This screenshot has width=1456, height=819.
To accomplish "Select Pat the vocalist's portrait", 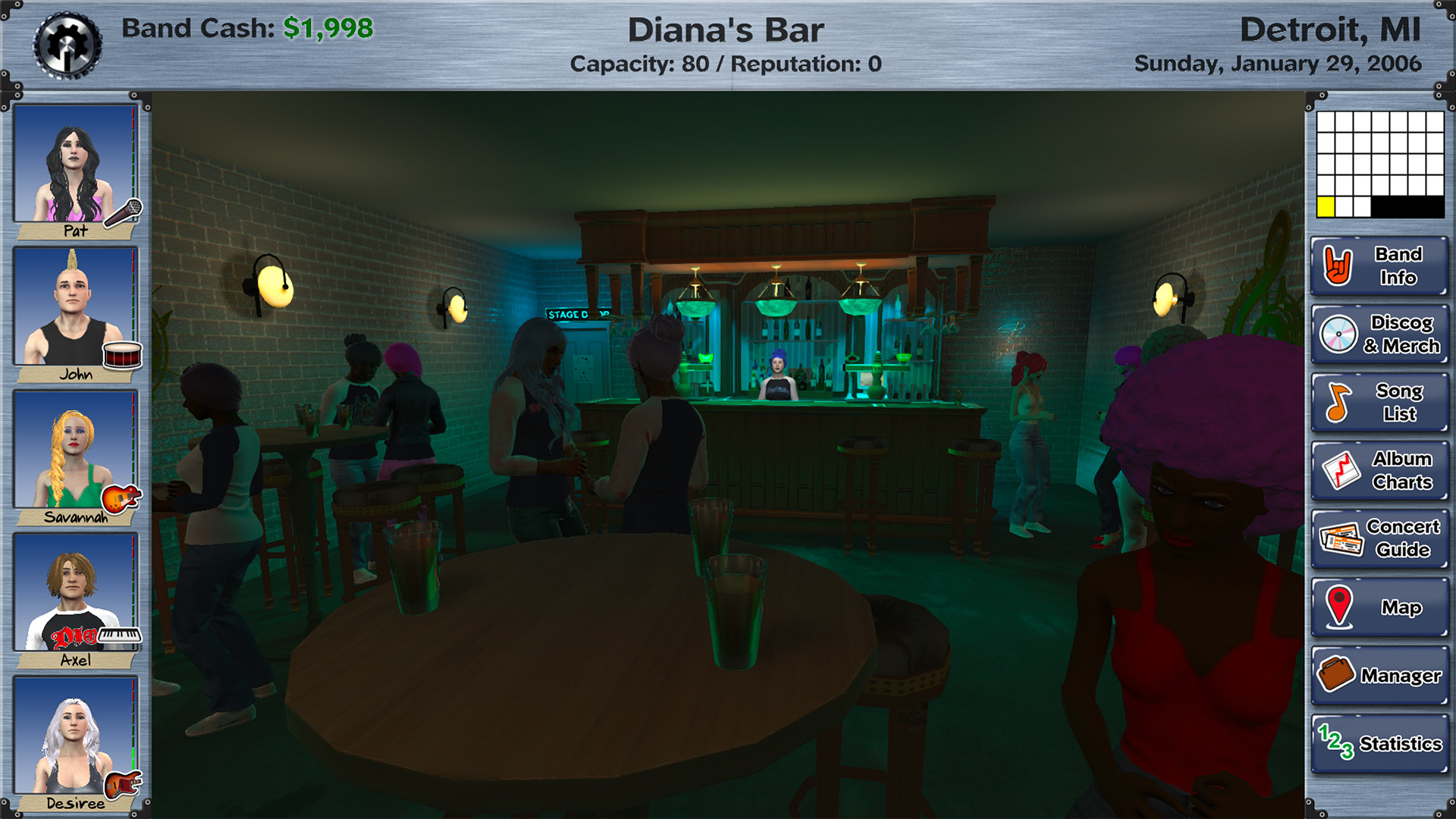I will click(76, 163).
